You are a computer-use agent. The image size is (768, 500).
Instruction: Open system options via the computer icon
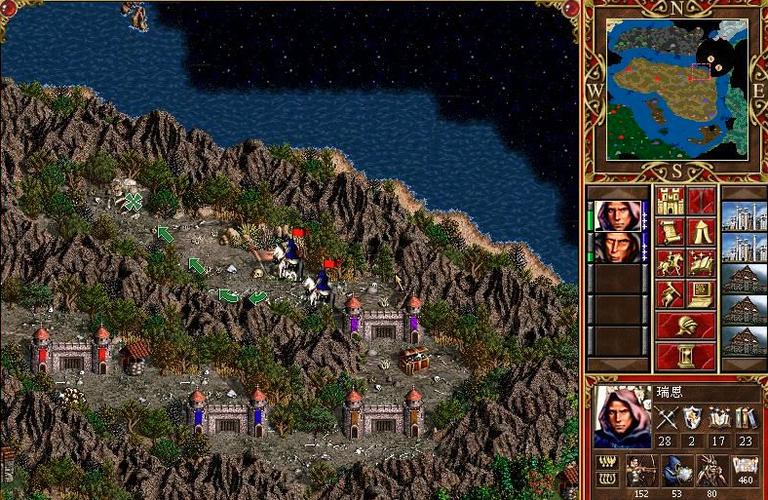tap(701, 294)
